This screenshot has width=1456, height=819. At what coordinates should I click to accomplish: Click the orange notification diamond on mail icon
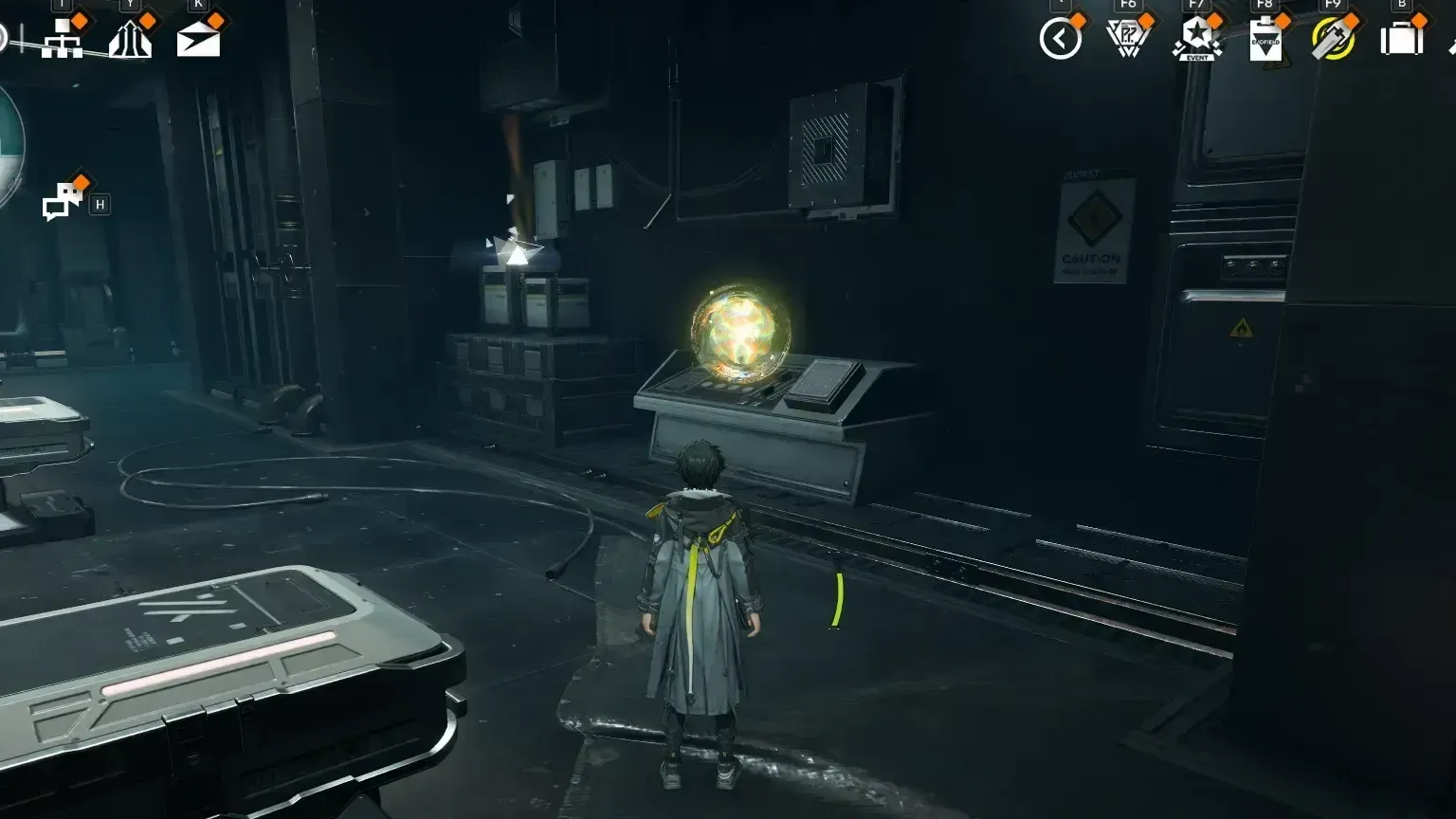click(214, 21)
